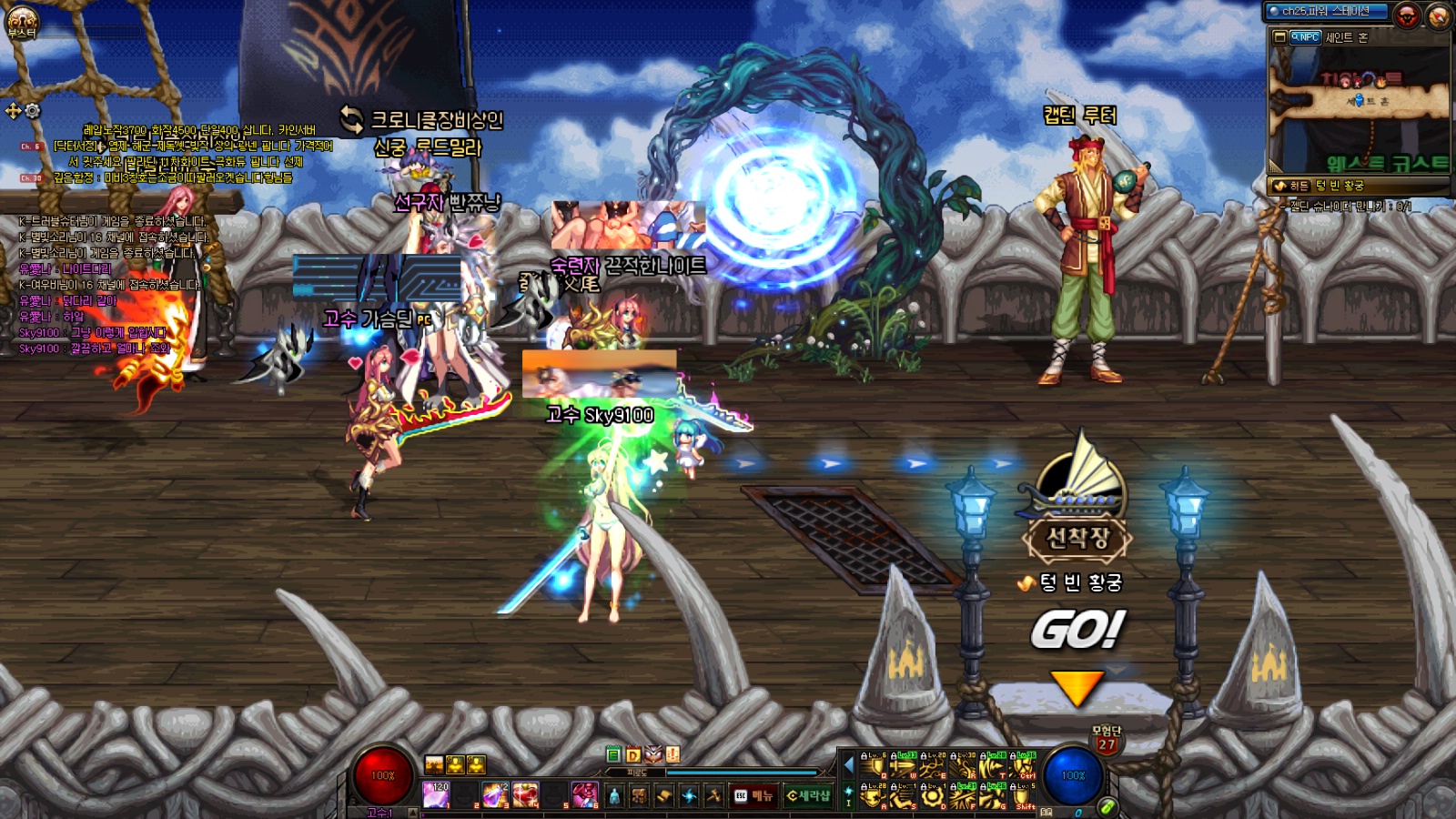Screen dimensions: 1456x819
Task: Toggle the minimap window size button
Action: coord(1280,37)
